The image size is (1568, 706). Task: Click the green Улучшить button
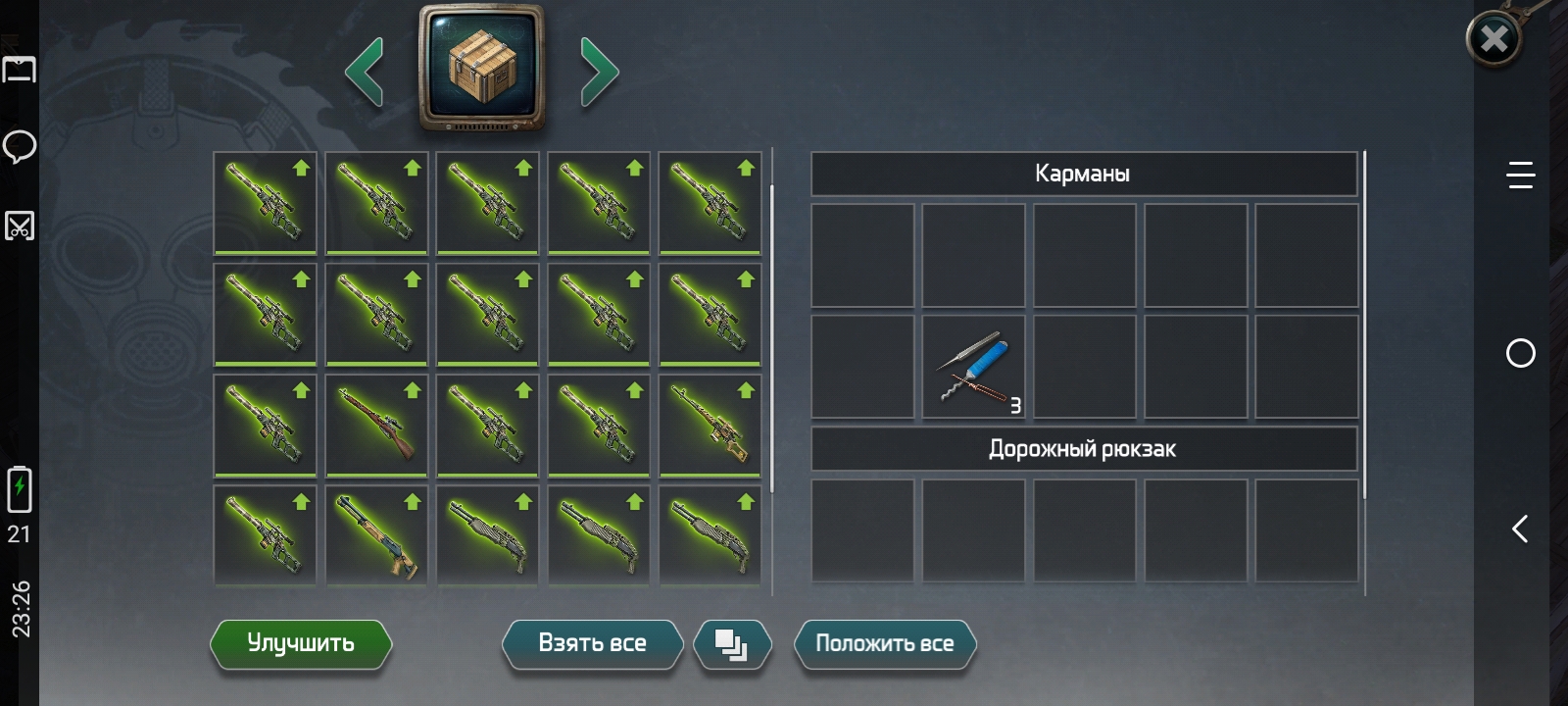point(301,643)
